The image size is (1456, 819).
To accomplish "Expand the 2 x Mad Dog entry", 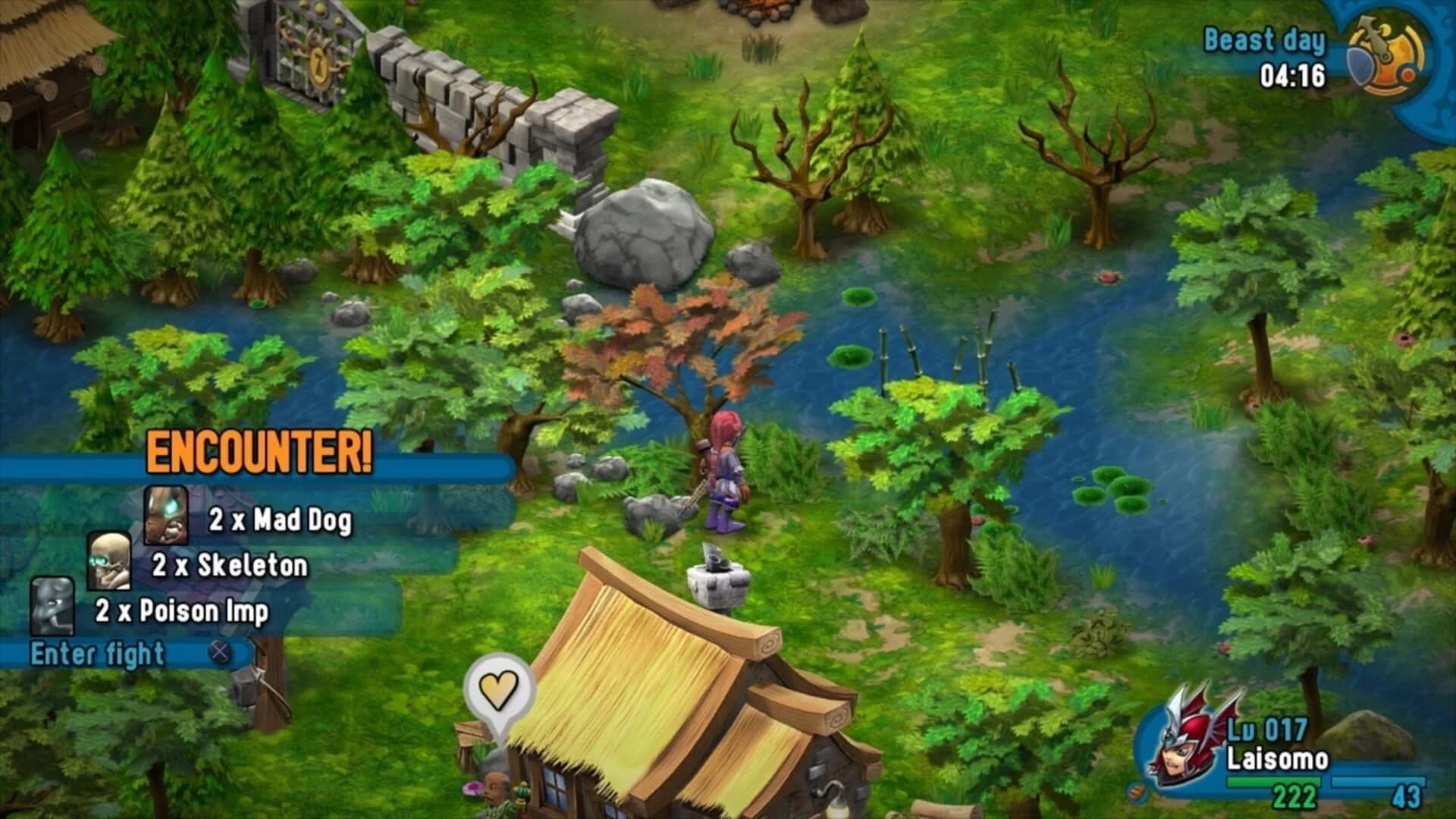I will pos(280,519).
